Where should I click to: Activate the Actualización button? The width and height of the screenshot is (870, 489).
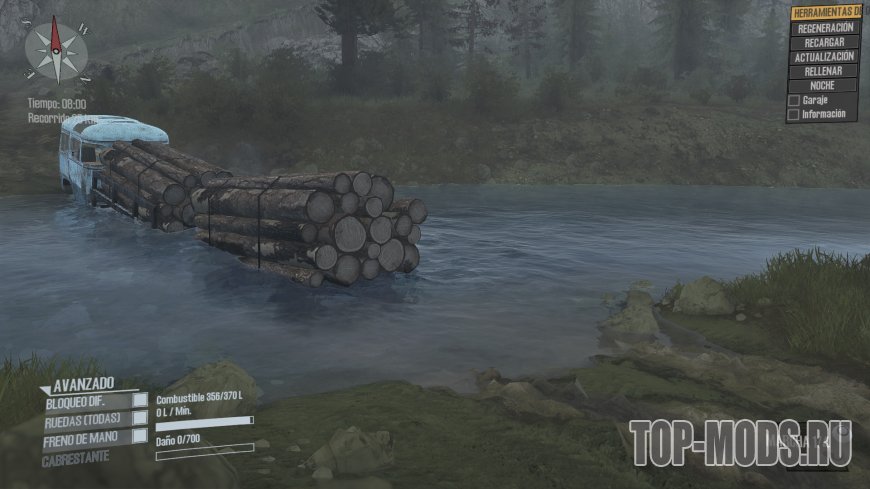pyautogui.click(x=823, y=57)
